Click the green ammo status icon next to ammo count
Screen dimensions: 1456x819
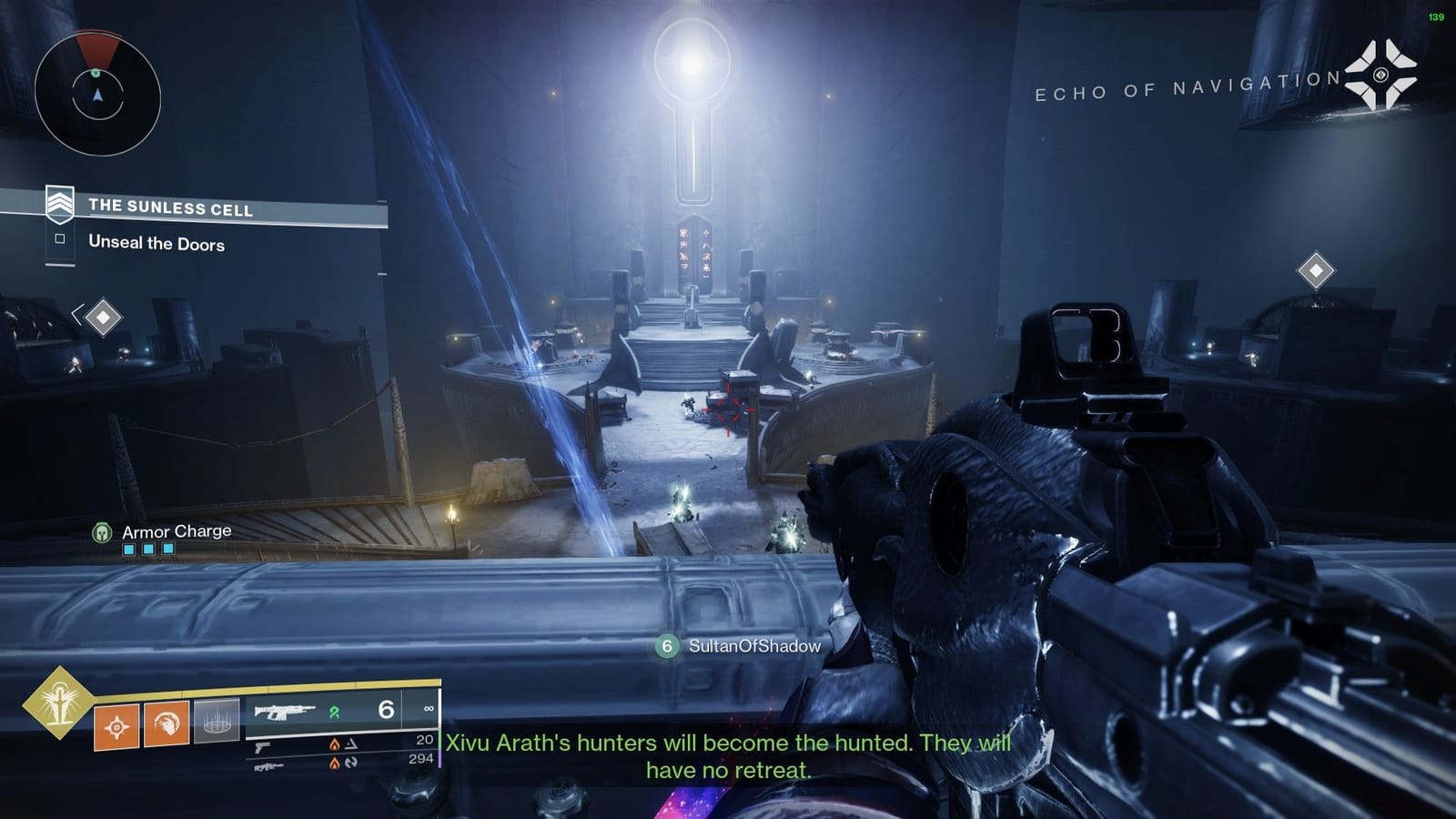click(337, 713)
